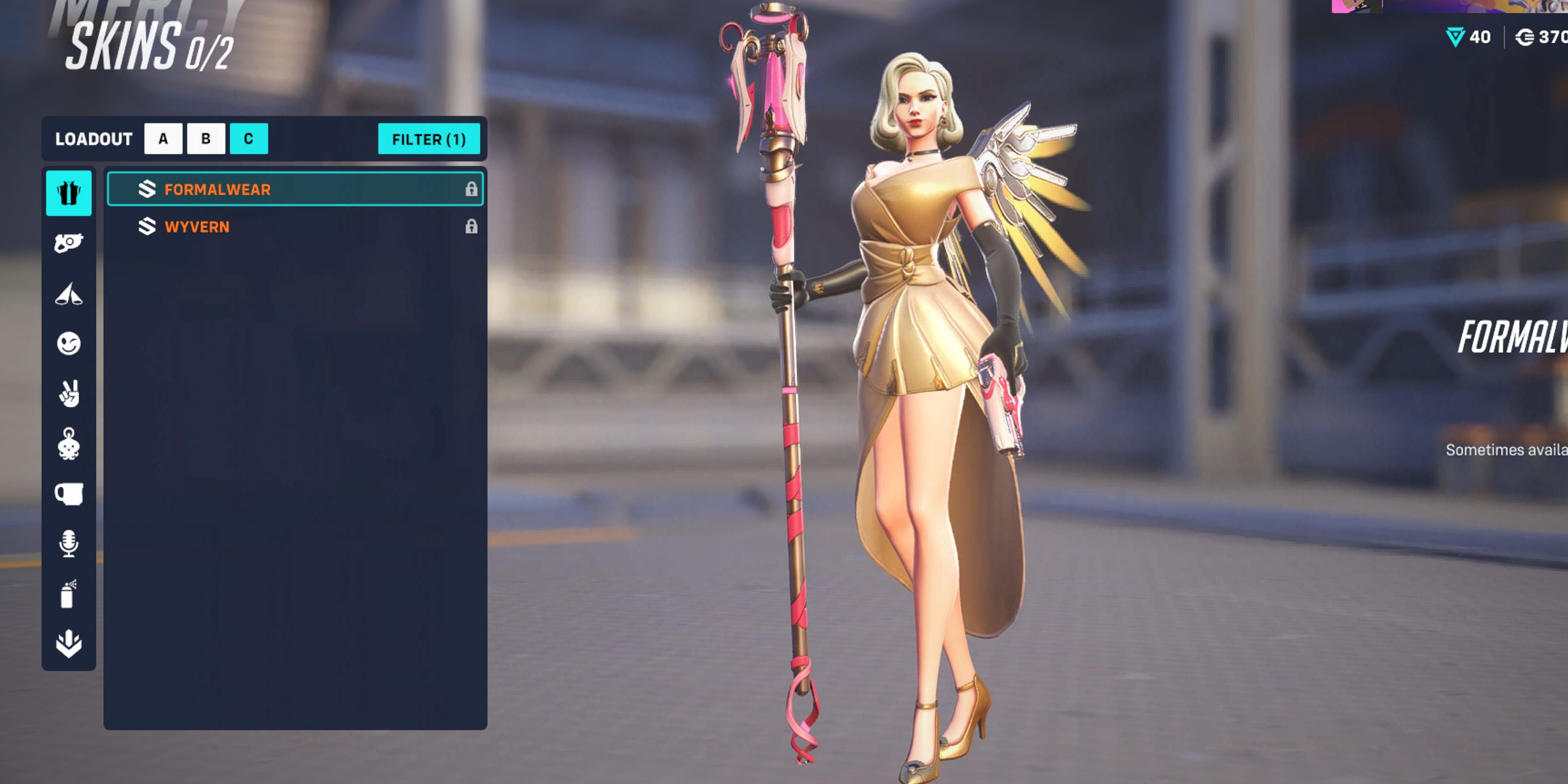Switch to Loadout A

point(162,138)
